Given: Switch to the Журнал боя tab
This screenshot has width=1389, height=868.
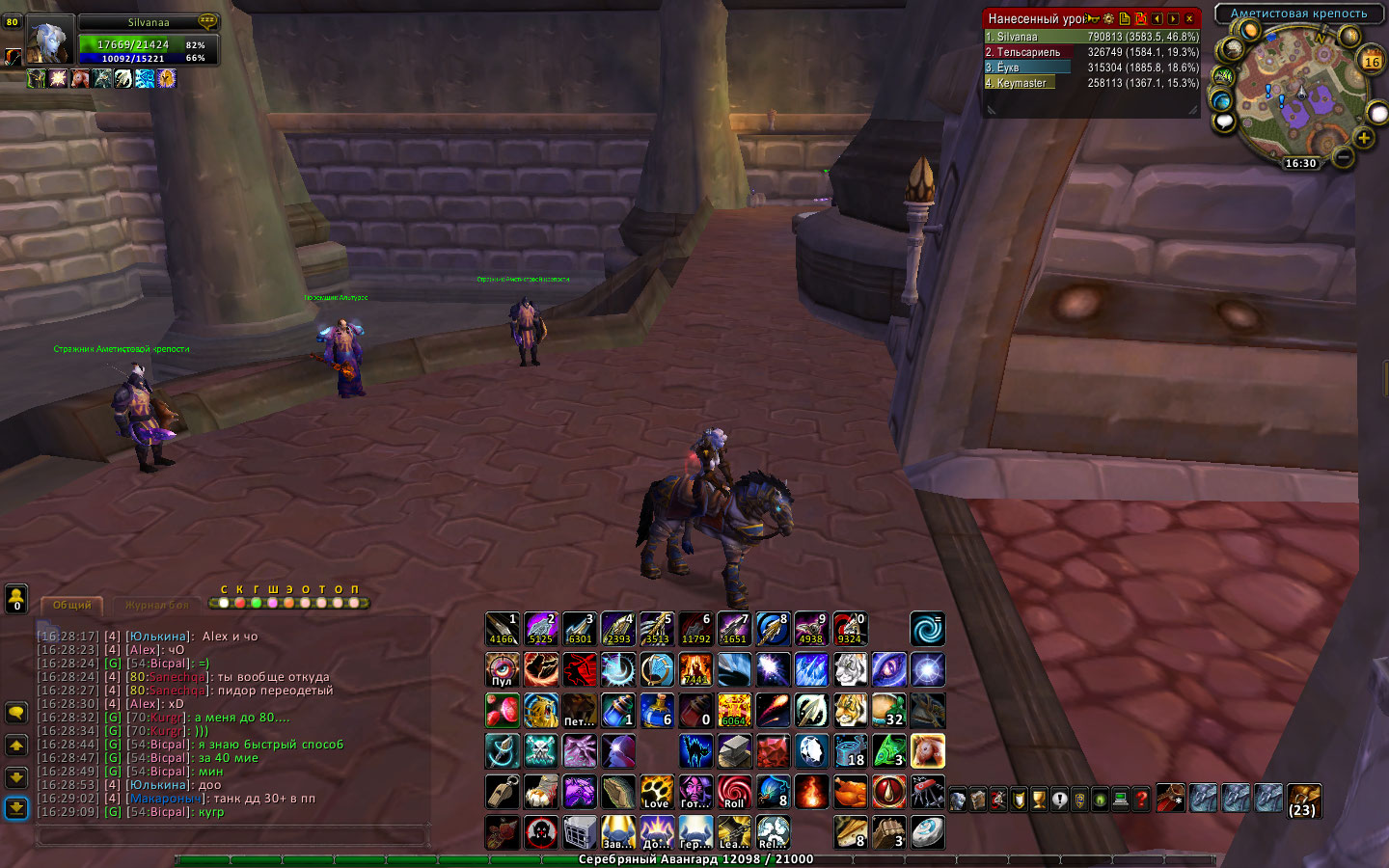Looking at the screenshot, I should [156, 605].
